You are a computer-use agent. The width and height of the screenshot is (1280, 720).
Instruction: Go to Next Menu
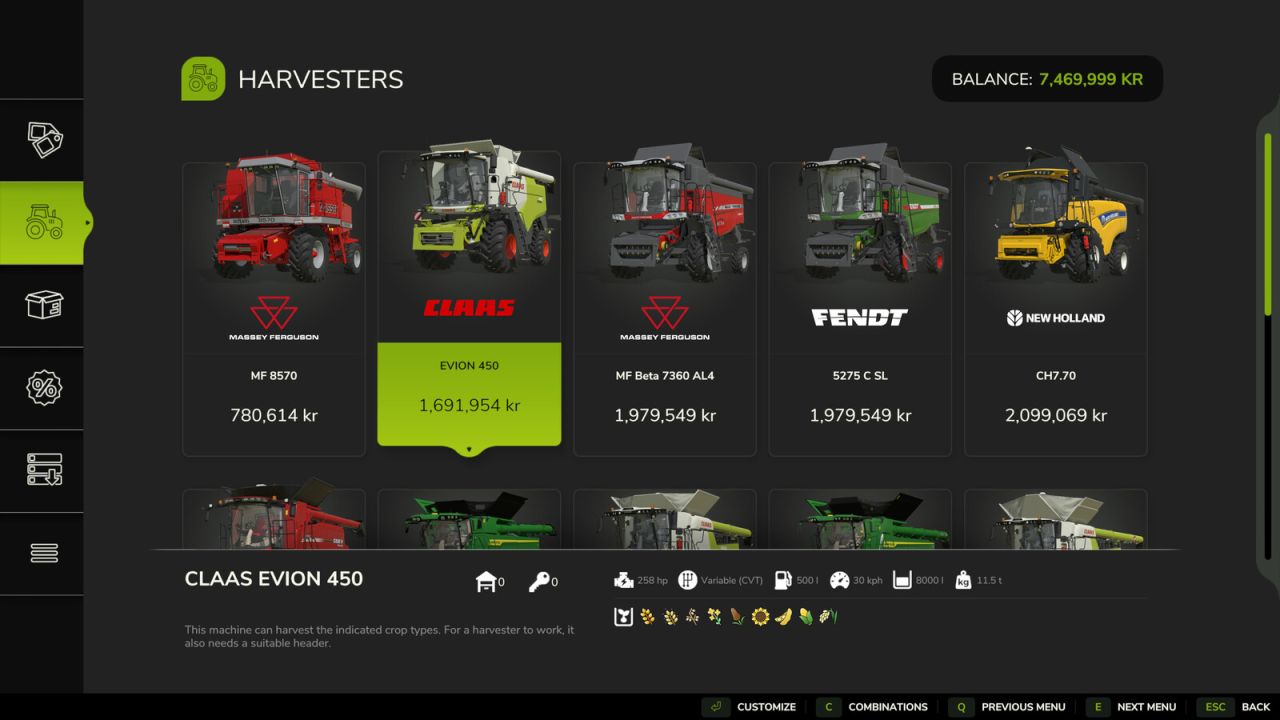(x=1132, y=707)
